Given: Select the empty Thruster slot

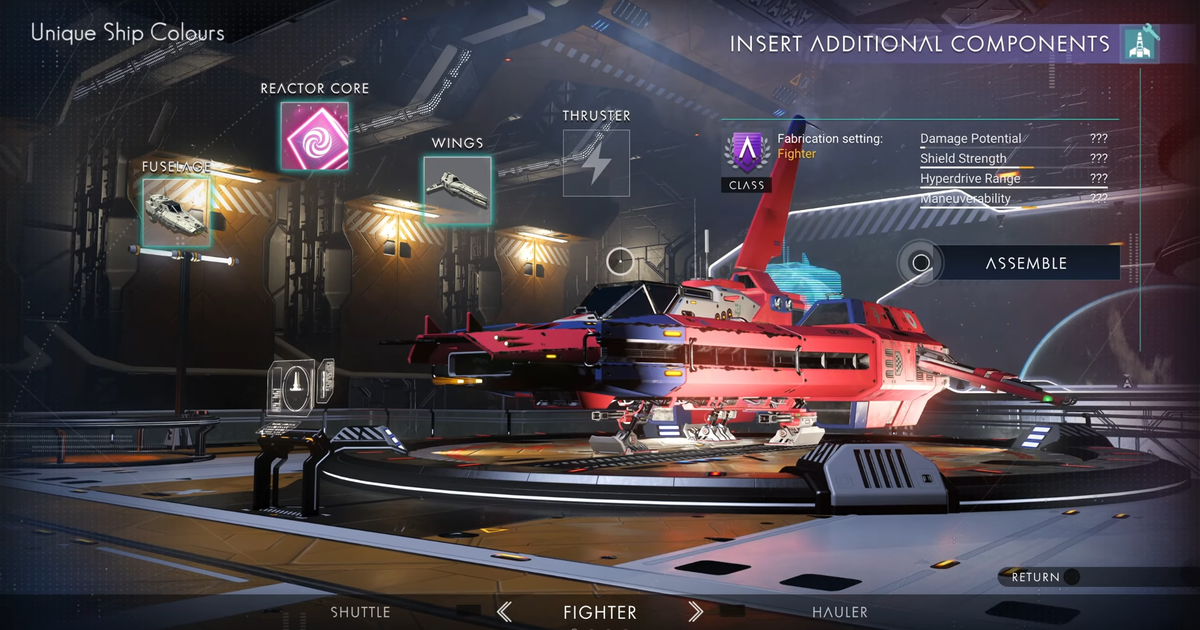Looking at the screenshot, I should coord(596,163).
